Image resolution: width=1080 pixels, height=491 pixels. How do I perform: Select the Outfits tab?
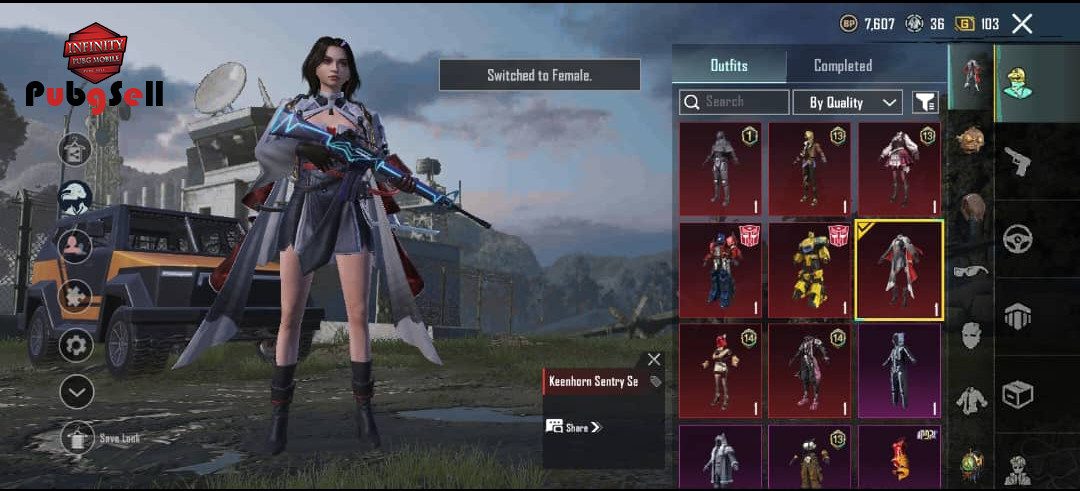(729, 66)
